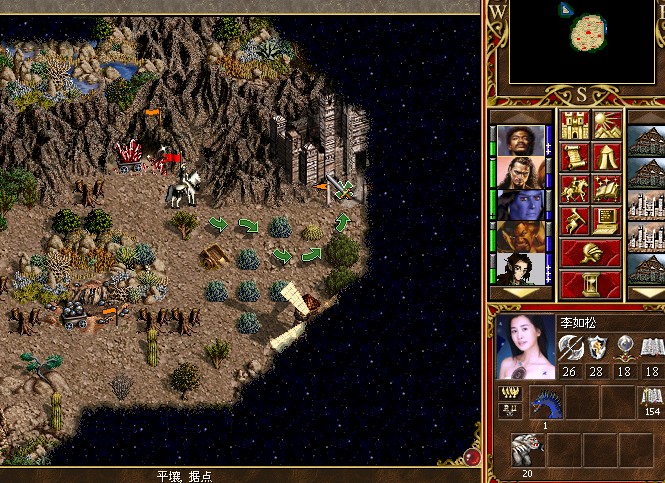665x483 pixels.
Task: Open Adventure Options flag-rider button
Action: click(x=574, y=219)
